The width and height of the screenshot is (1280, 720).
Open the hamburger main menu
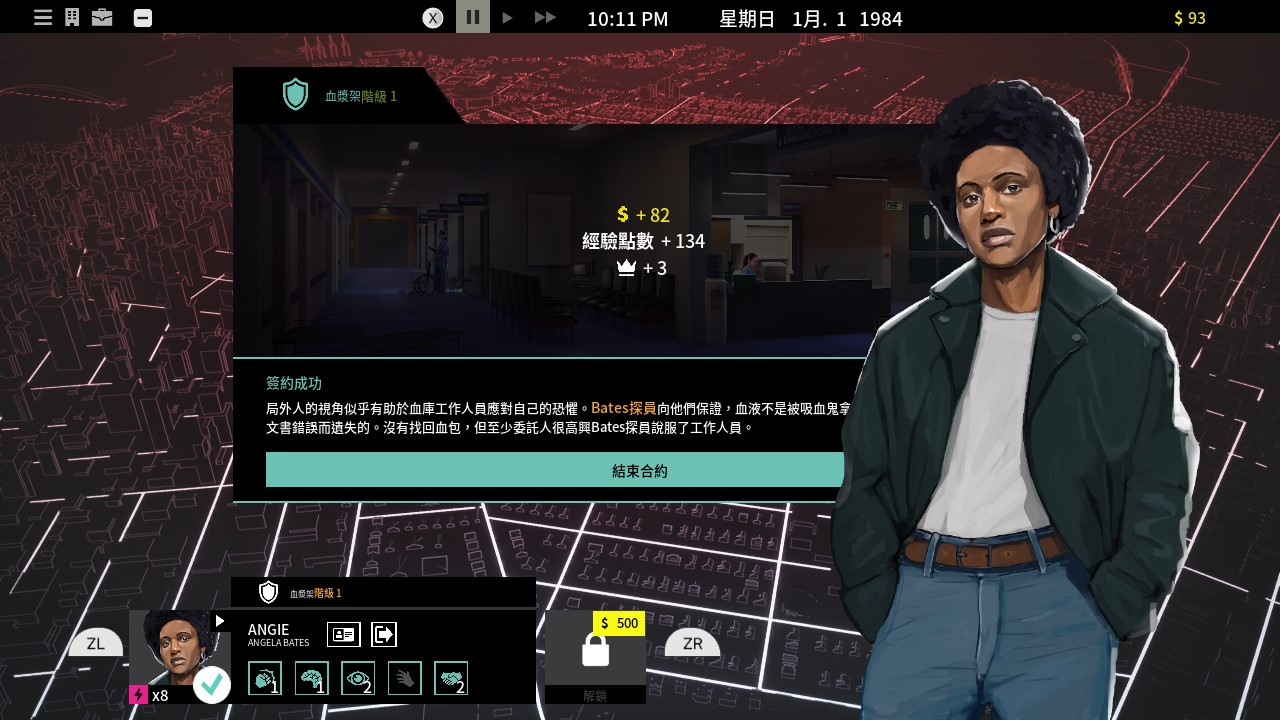tap(43, 17)
